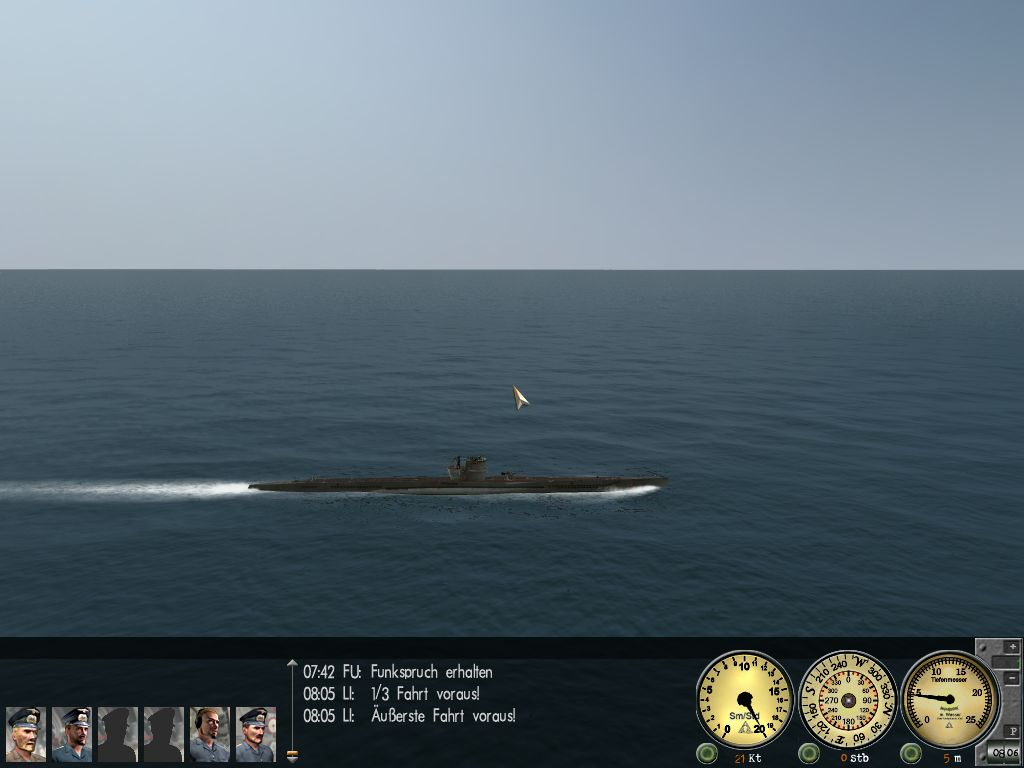This screenshot has height=768, width=1024.
Task: Increase time compression with plus button
Action: (1012, 647)
